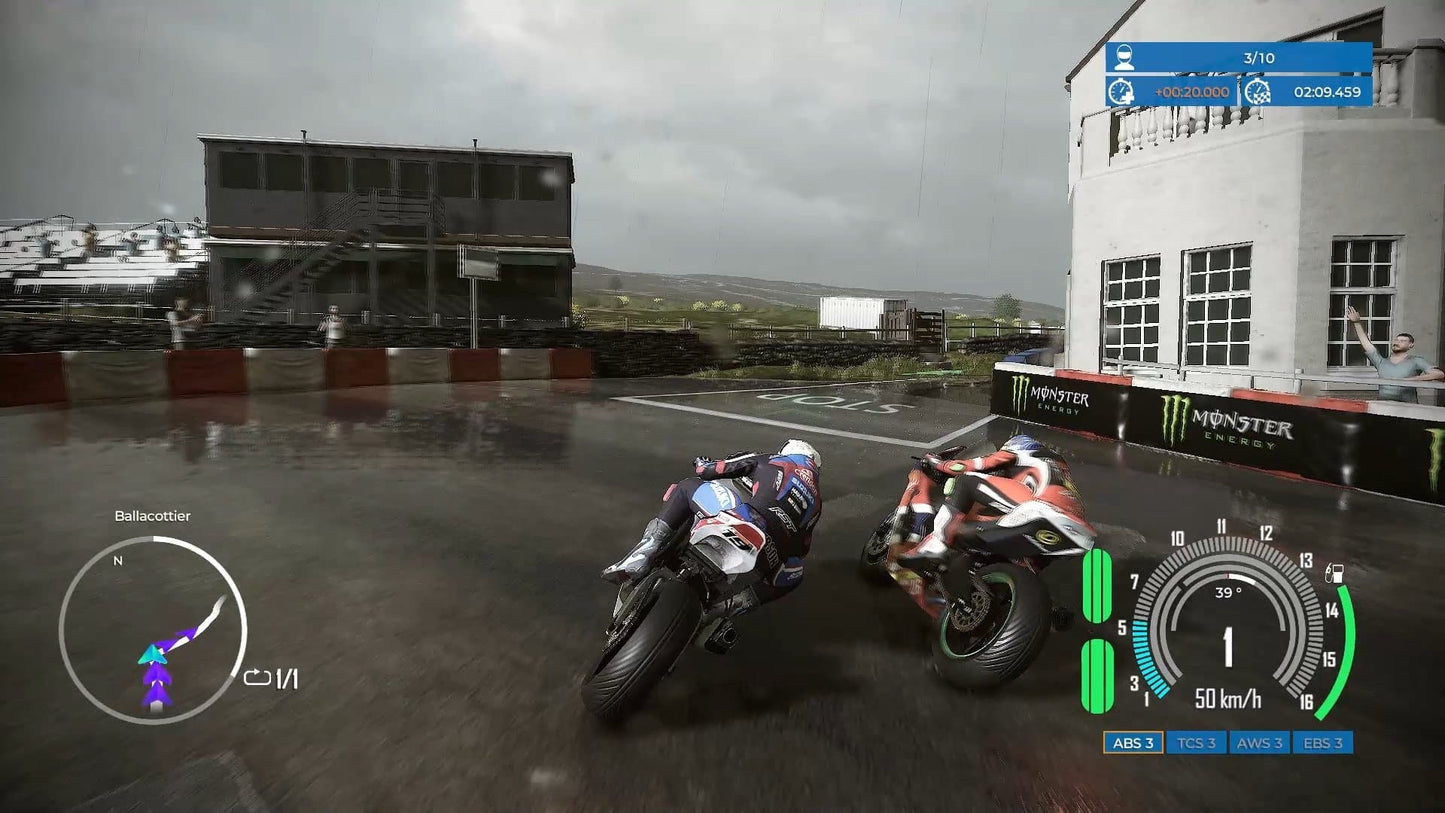Click the rider position icon
The image size is (1445, 813).
pyautogui.click(x=1124, y=58)
